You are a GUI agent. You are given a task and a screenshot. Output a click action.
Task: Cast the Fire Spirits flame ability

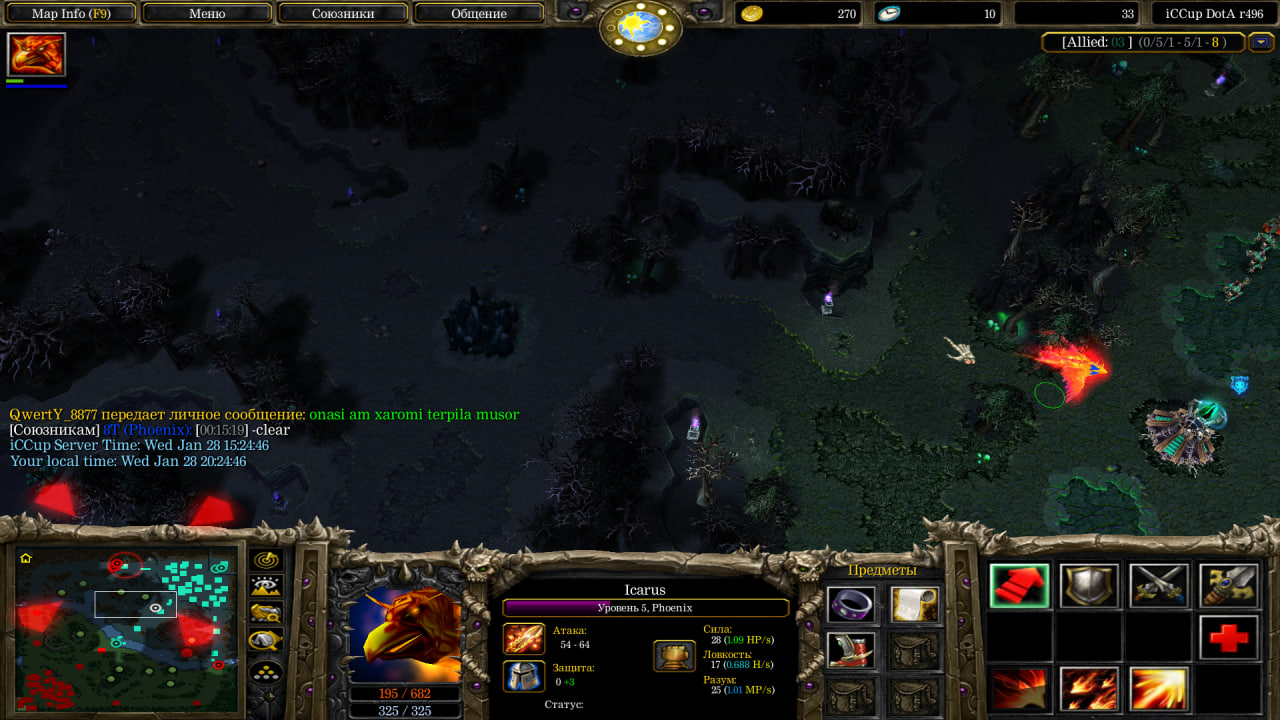pos(1089,689)
